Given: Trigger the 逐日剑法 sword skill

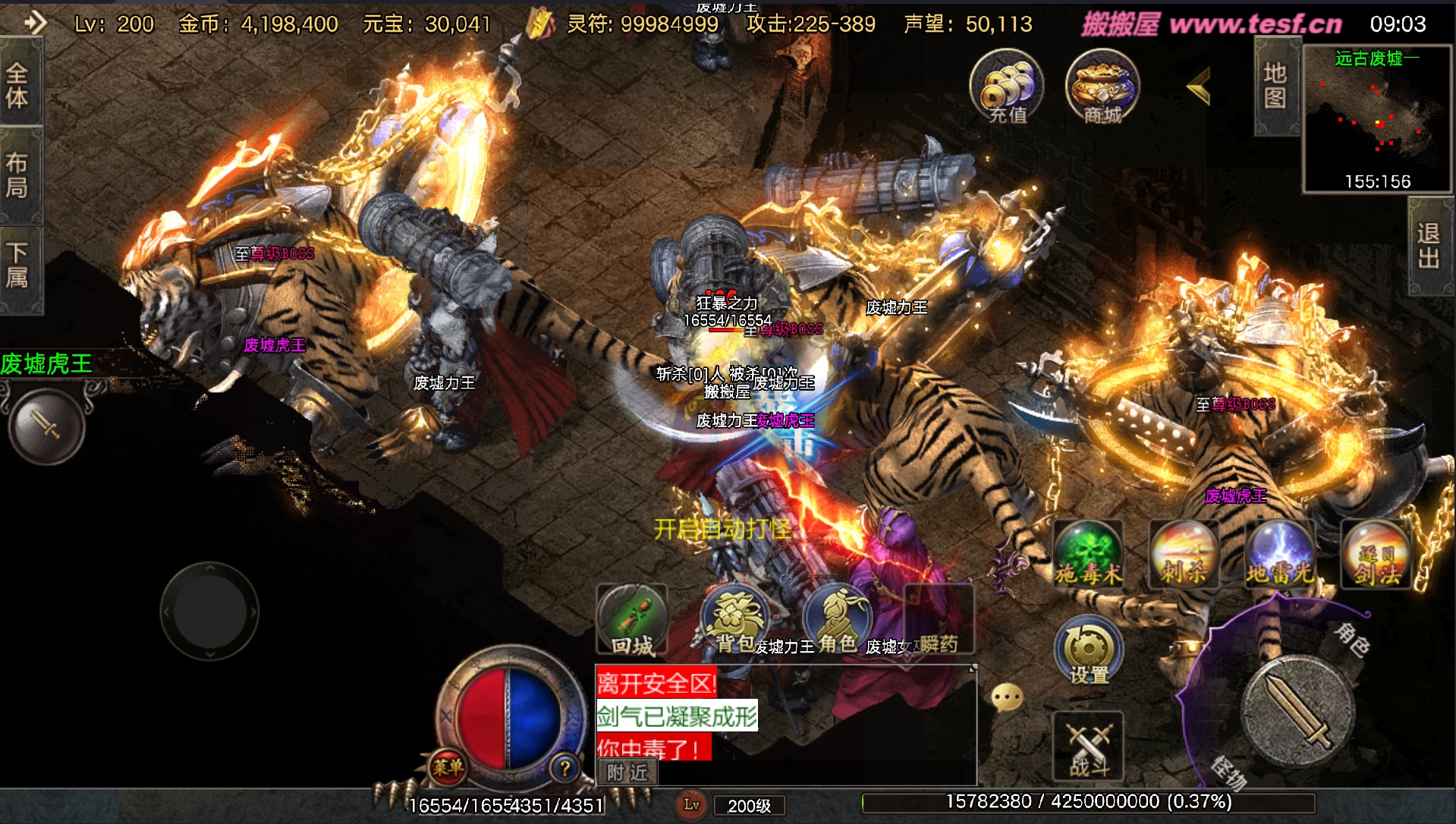Looking at the screenshot, I should [1376, 555].
